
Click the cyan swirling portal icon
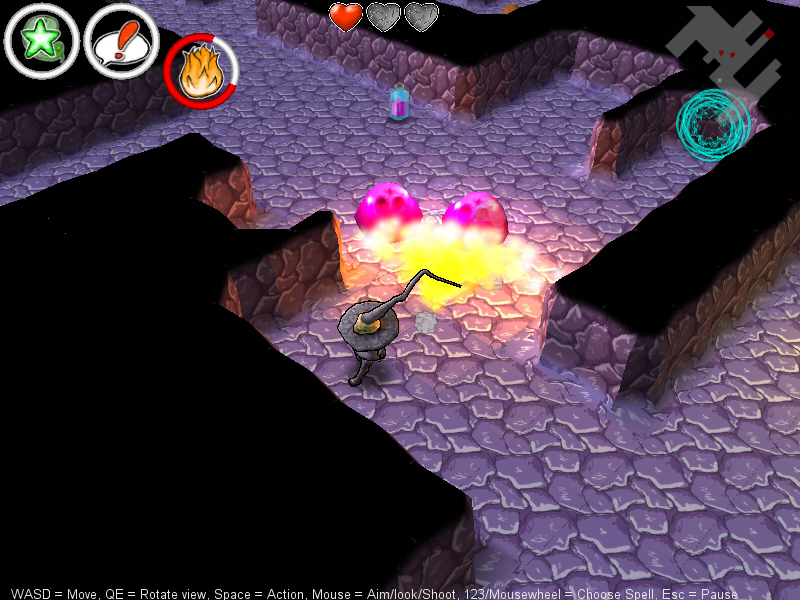click(x=713, y=125)
